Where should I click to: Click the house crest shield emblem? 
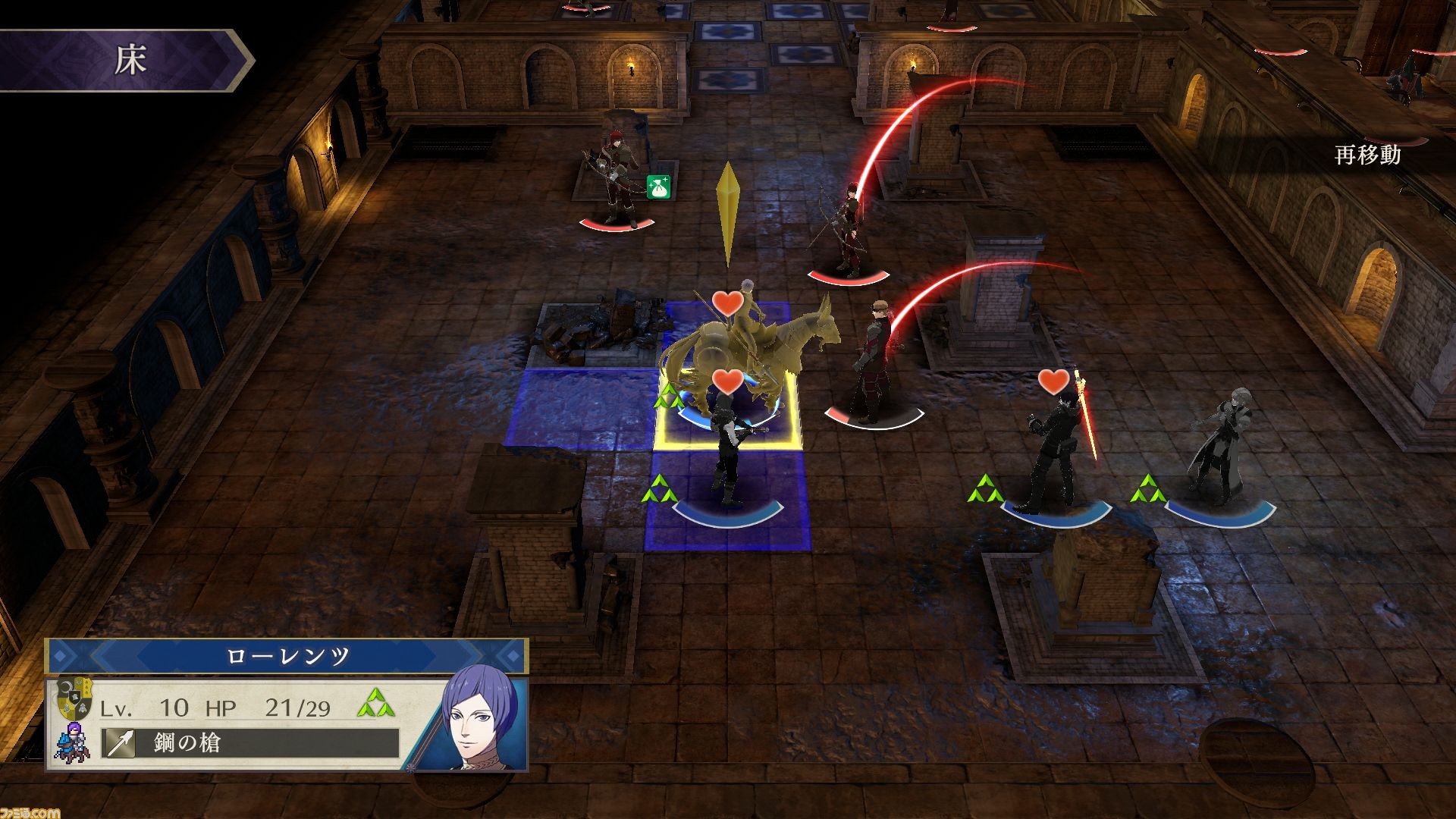74,698
